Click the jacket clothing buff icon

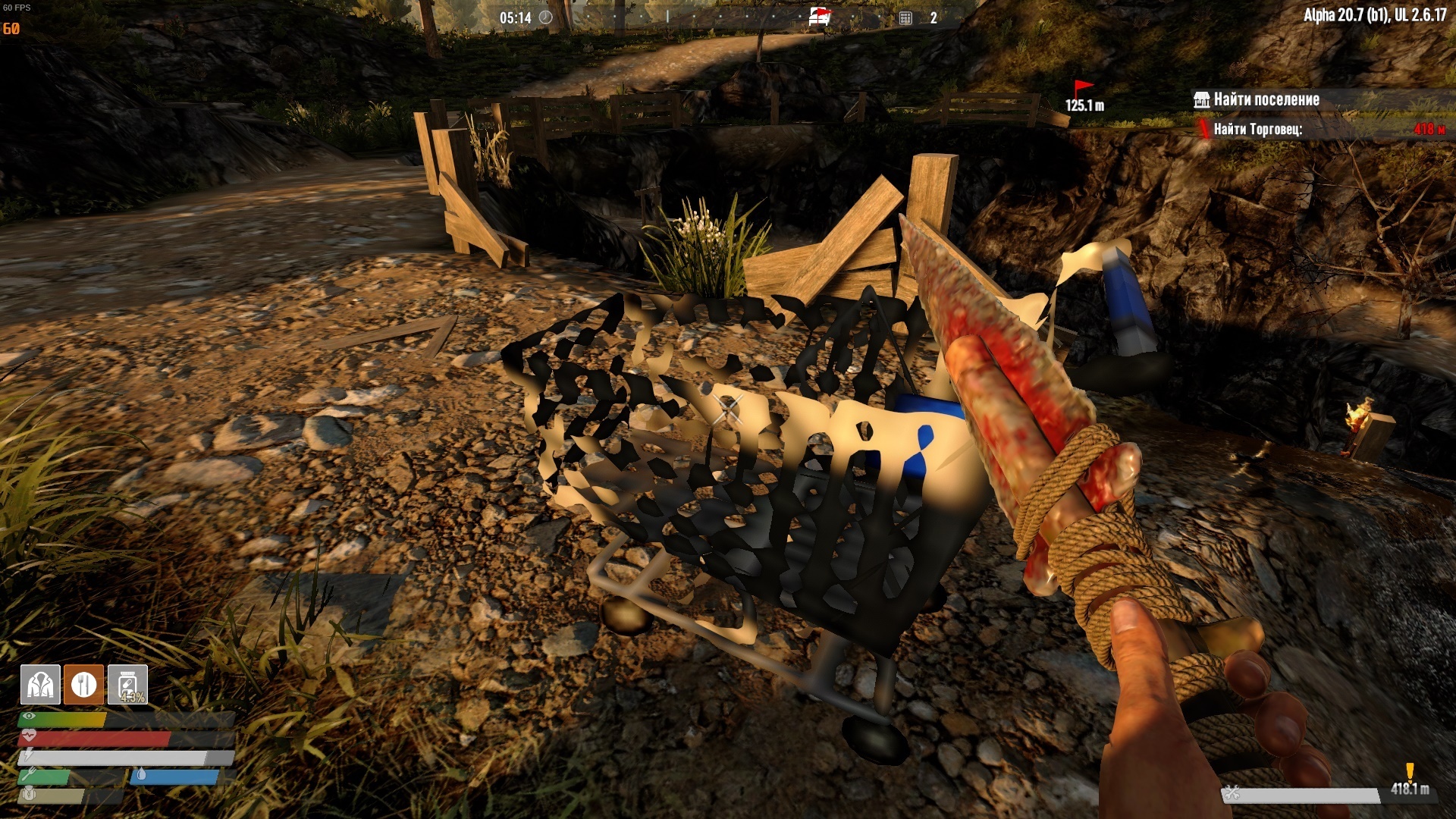tap(40, 685)
